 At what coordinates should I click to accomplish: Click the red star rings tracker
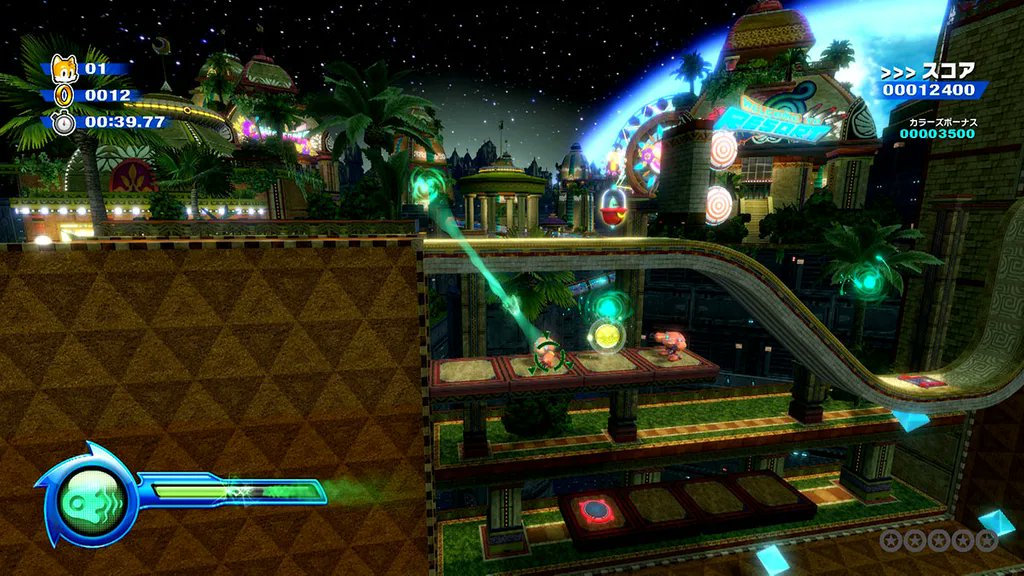tap(938, 541)
